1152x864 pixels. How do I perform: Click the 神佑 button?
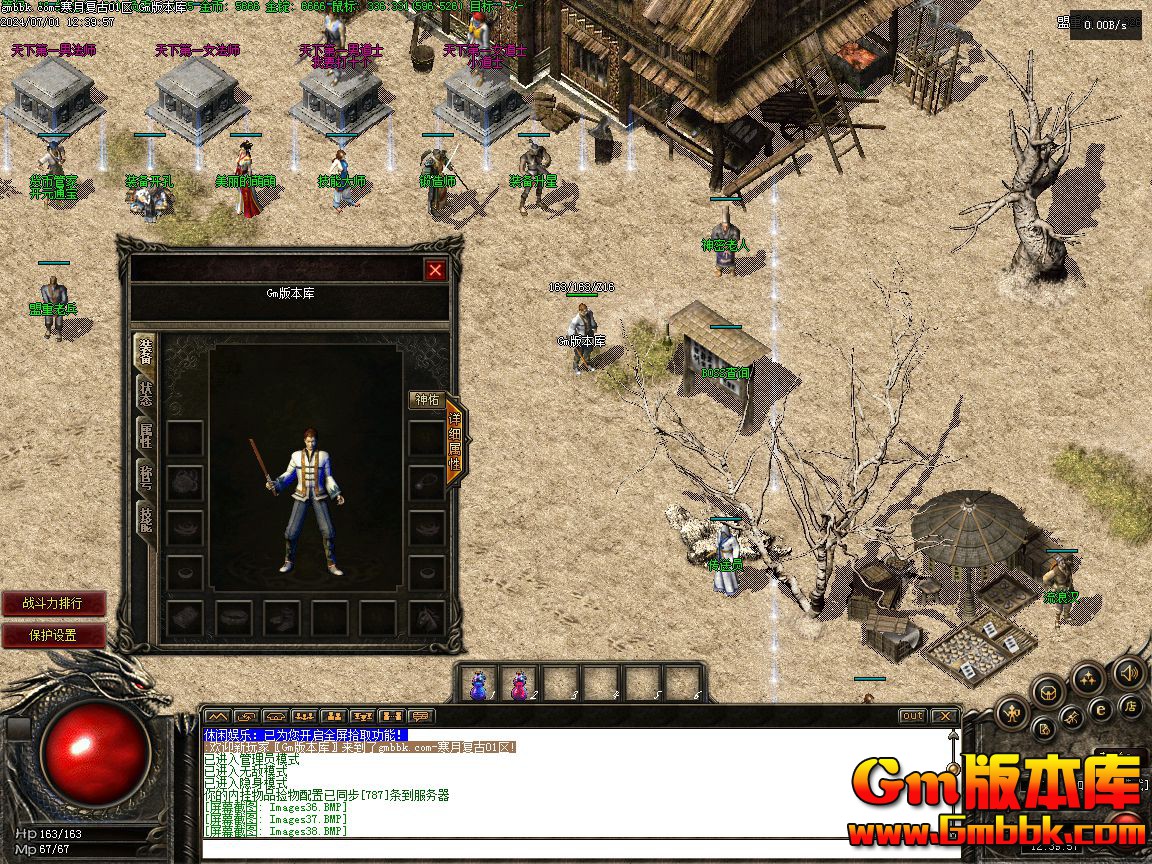click(x=426, y=400)
